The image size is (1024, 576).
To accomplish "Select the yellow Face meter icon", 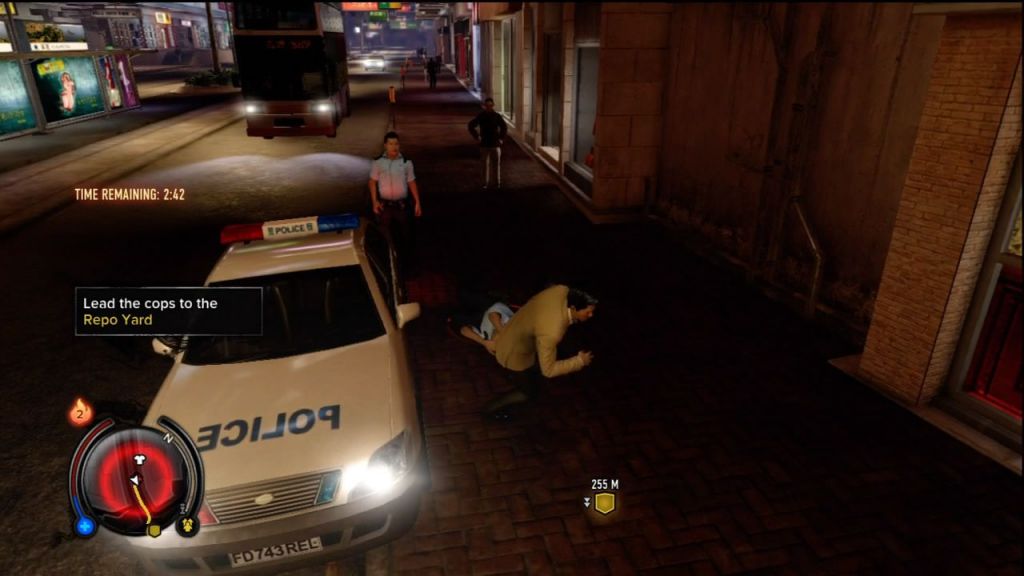I will [187, 525].
